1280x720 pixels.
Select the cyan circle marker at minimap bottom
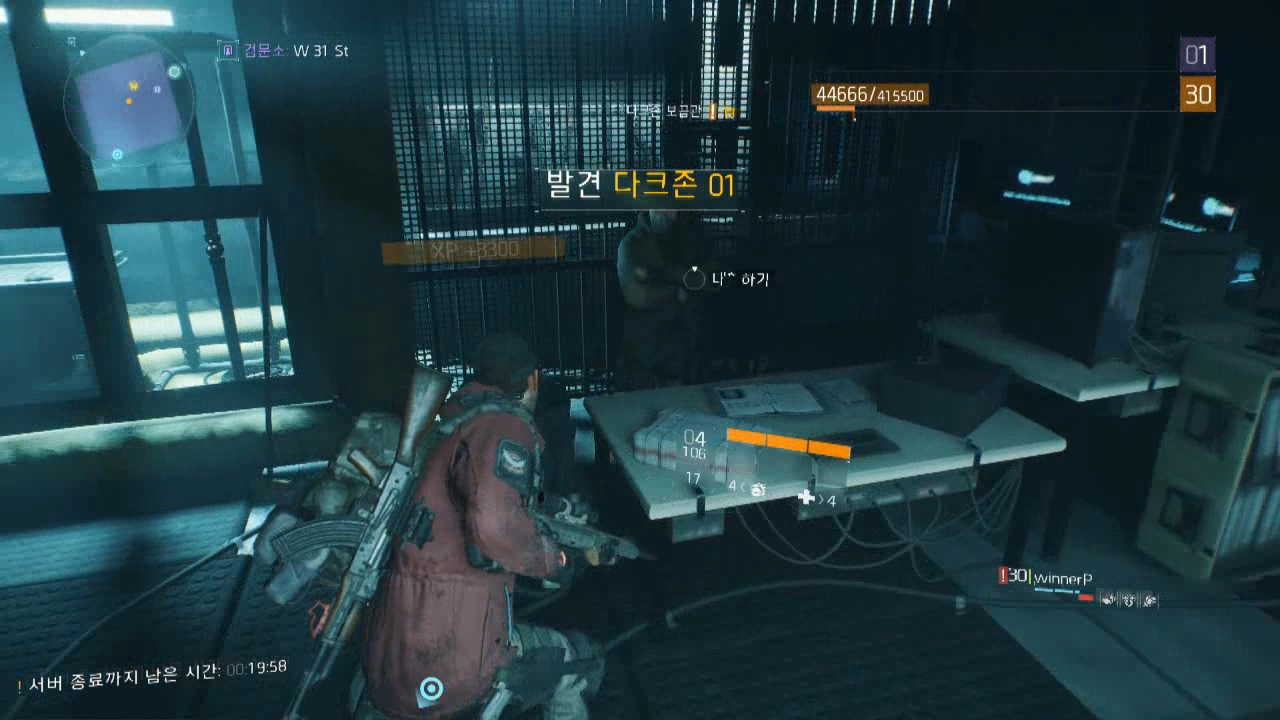[118, 154]
